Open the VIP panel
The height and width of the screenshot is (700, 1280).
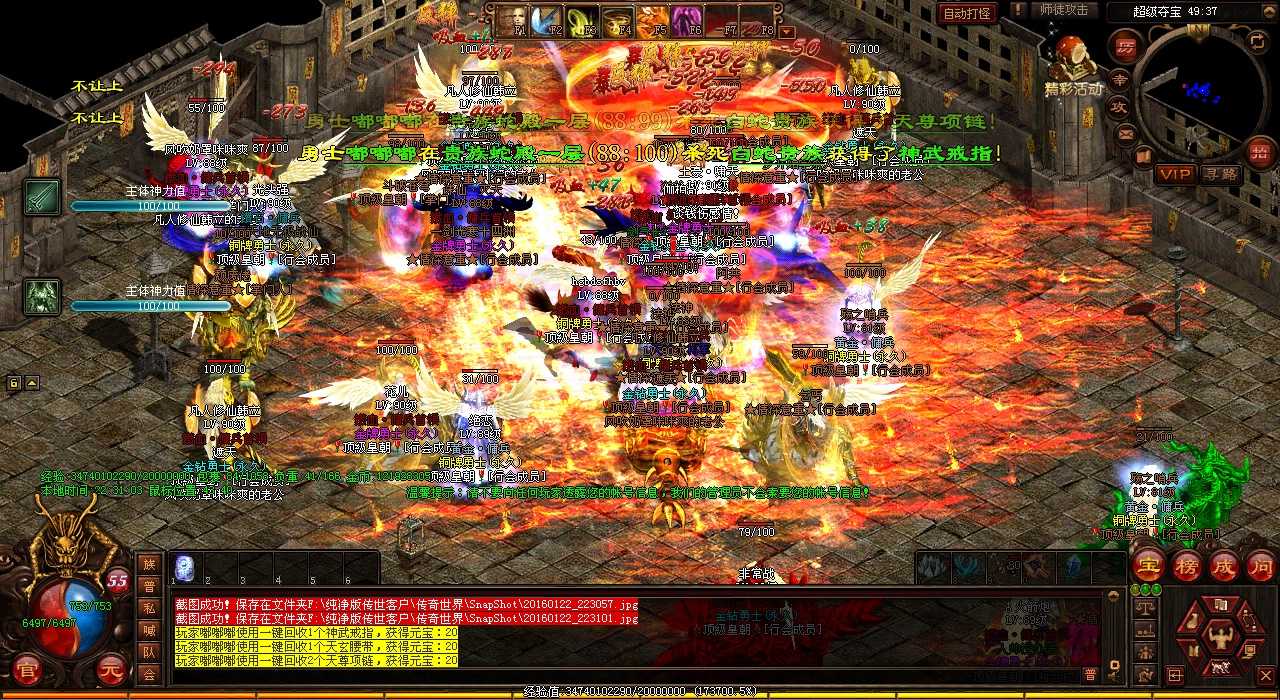click(x=1174, y=173)
